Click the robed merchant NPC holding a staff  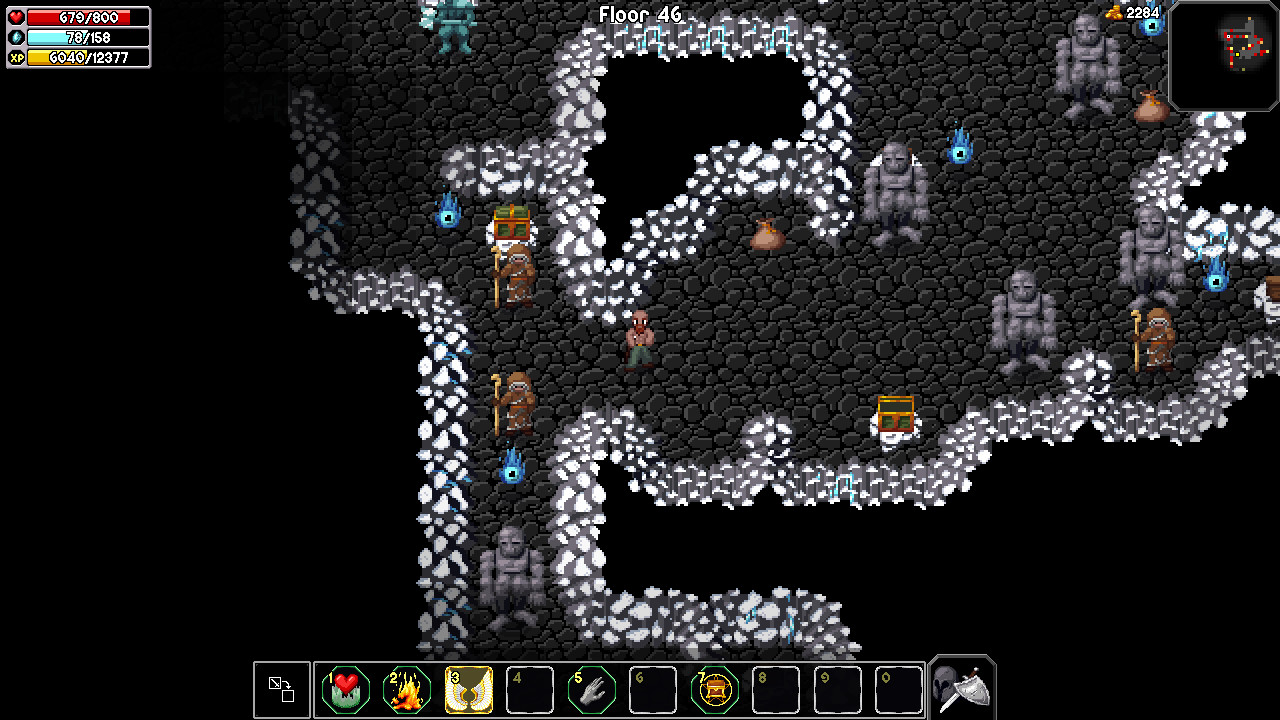point(516,270)
